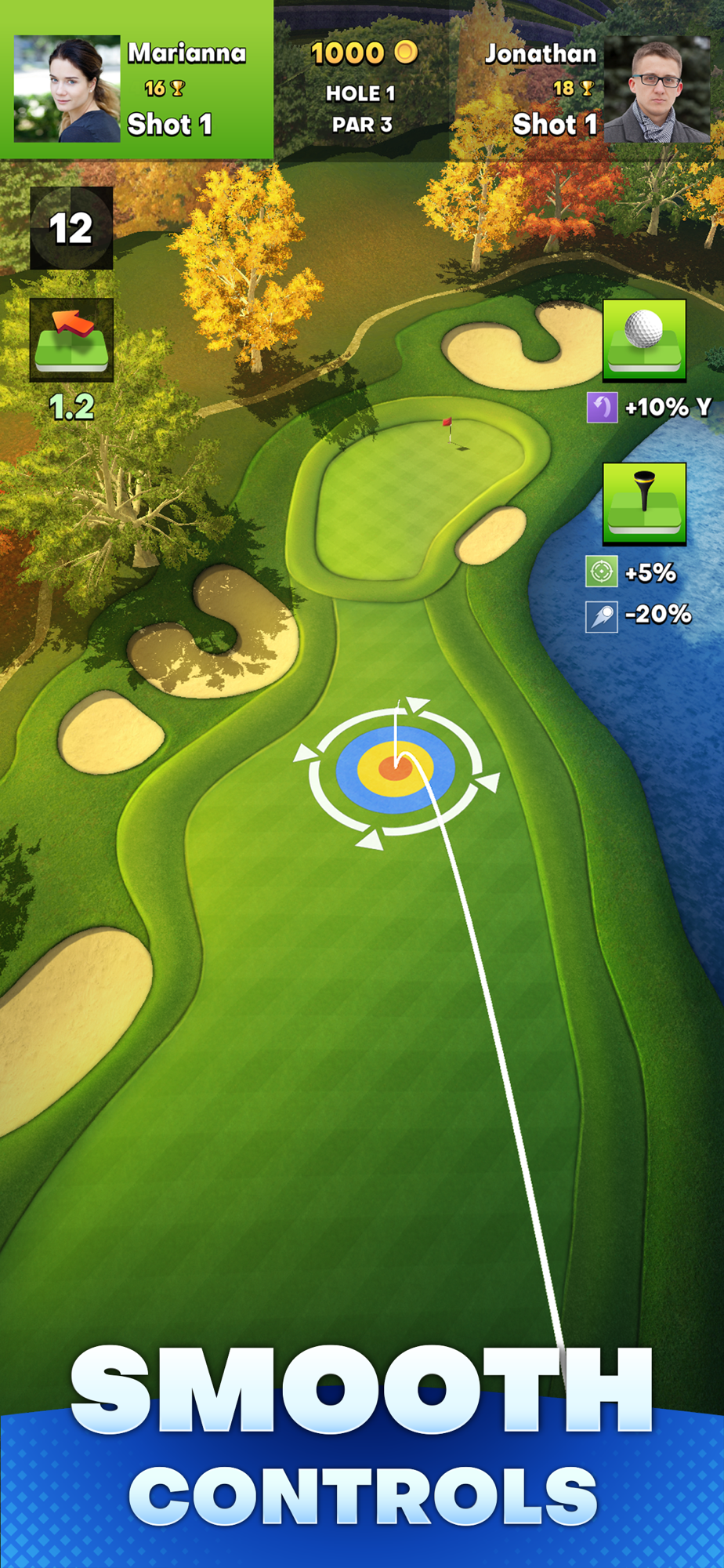Open the golf tee selector

pos(644,503)
